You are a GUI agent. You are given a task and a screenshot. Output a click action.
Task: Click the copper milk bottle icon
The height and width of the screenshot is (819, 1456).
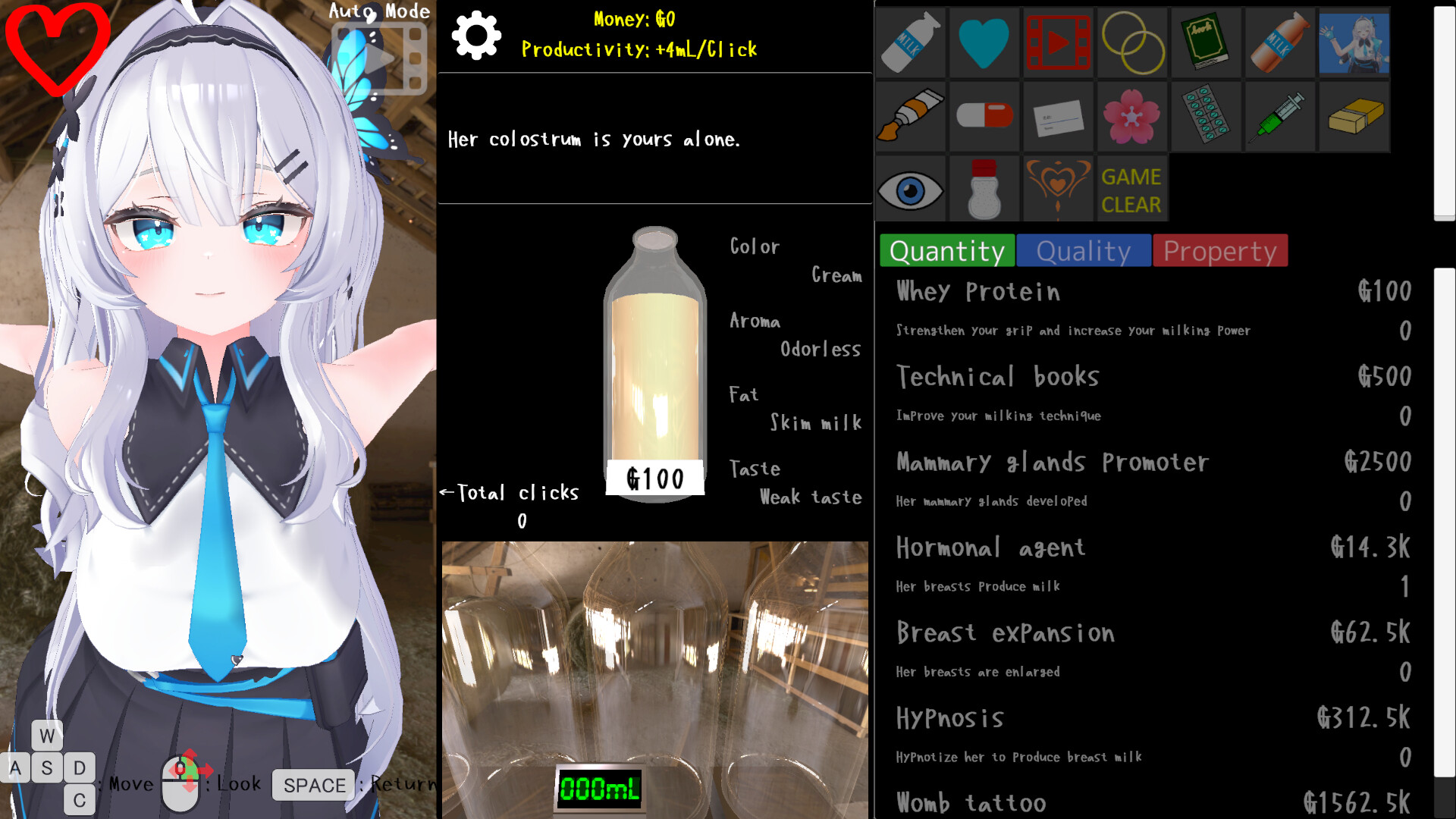[1281, 43]
